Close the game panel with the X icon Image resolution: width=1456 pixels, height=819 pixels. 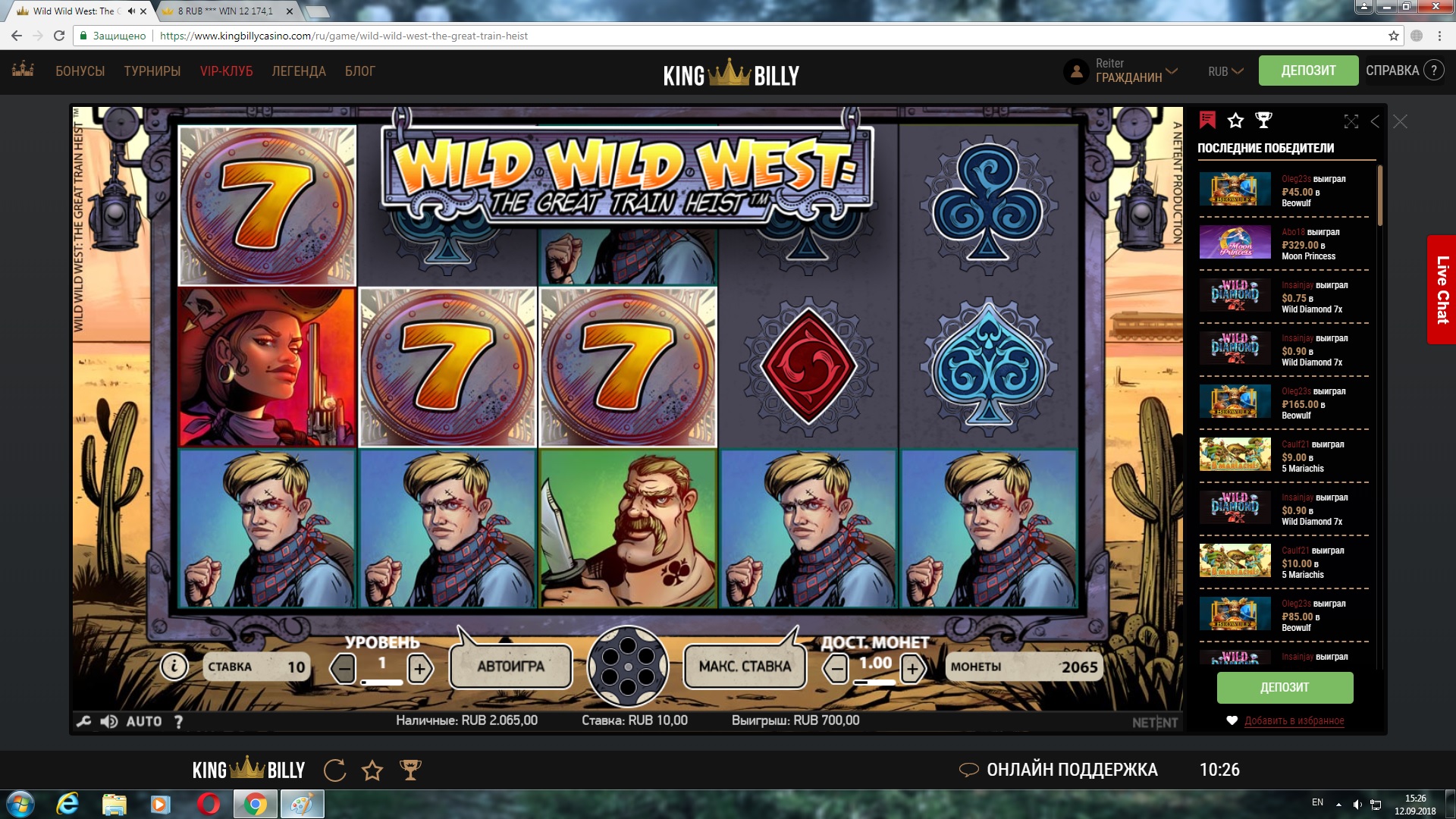(x=1400, y=121)
